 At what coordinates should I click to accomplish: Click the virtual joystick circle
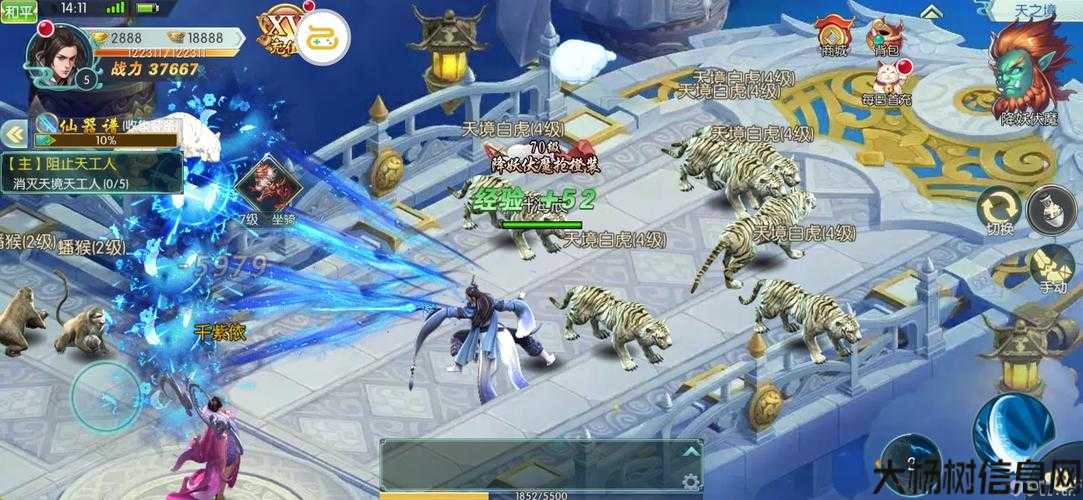pyautogui.click(x=105, y=395)
